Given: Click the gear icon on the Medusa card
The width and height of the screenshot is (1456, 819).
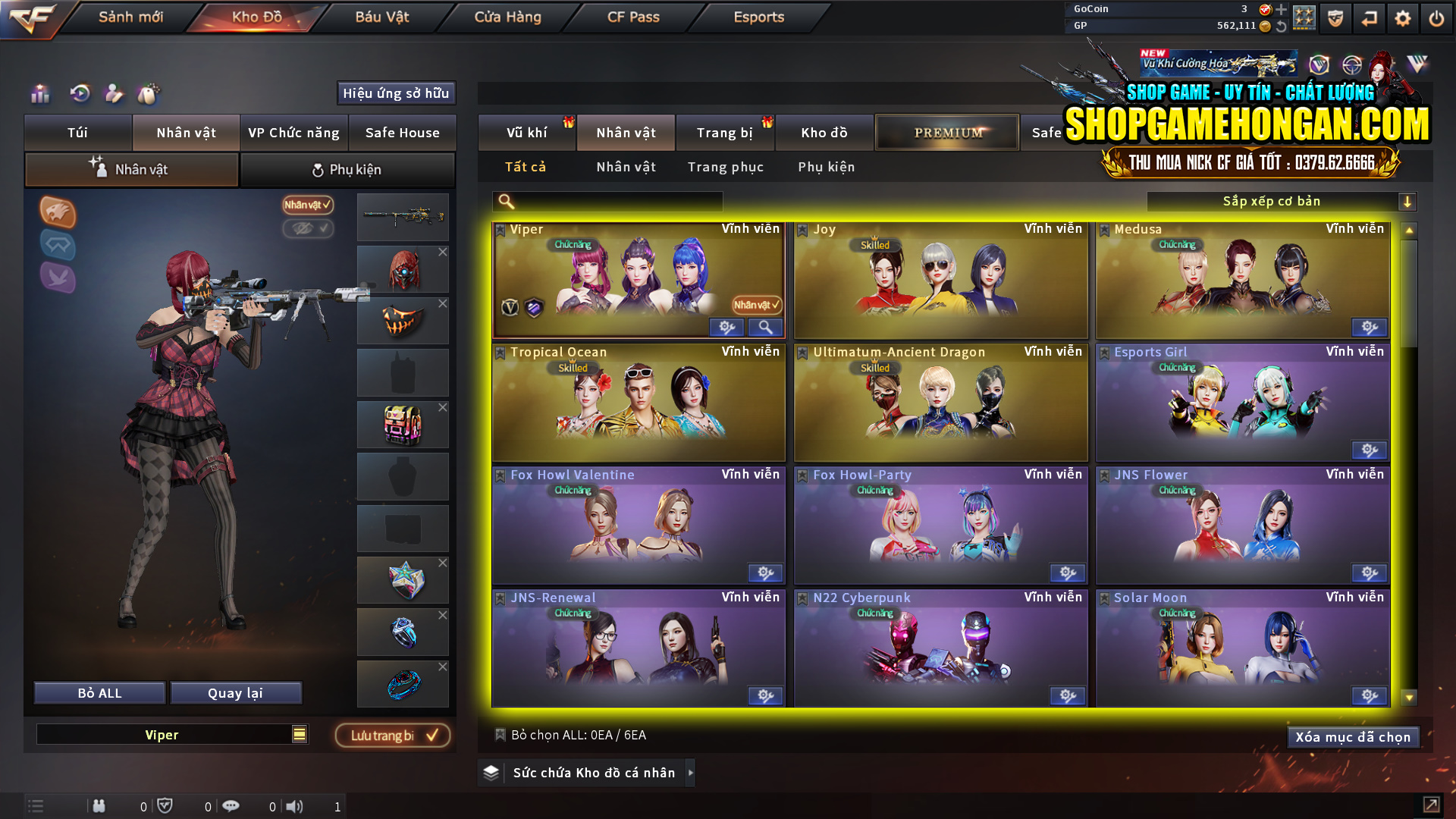Looking at the screenshot, I should 1368,328.
